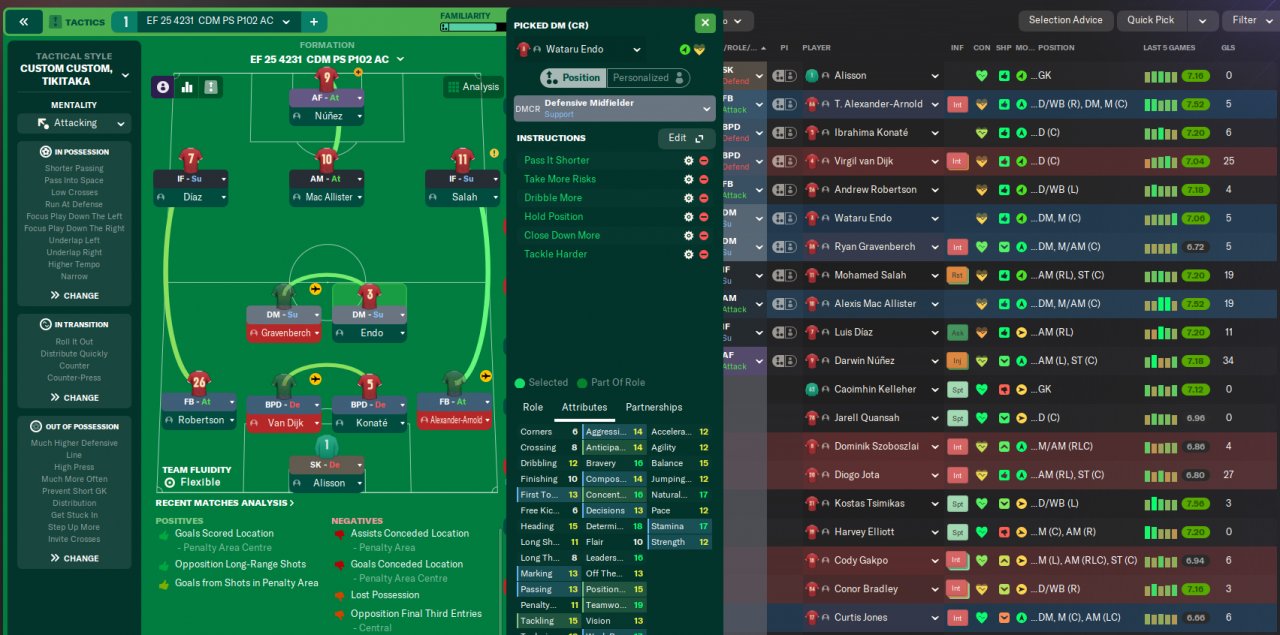
Task: Change the In Transition instructions
Action: click(x=75, y=398)
